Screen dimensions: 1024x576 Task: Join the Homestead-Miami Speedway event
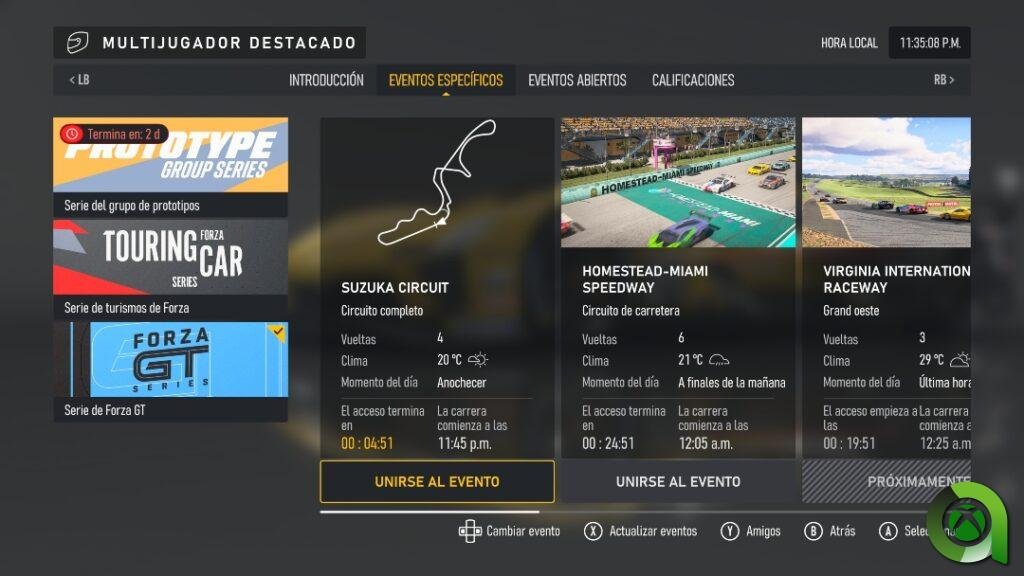point(678,481)
